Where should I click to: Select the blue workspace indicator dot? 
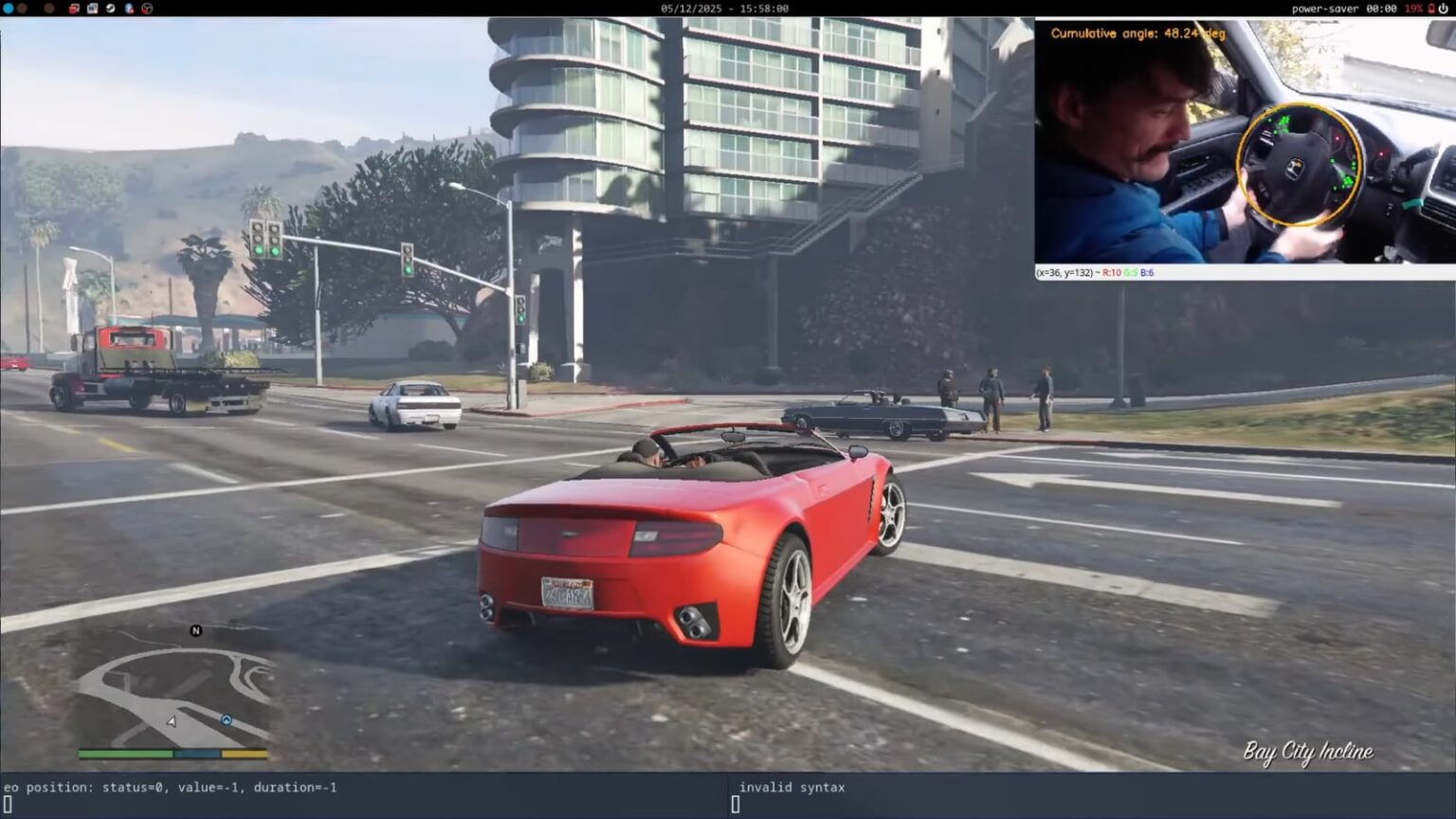(8, 8)
